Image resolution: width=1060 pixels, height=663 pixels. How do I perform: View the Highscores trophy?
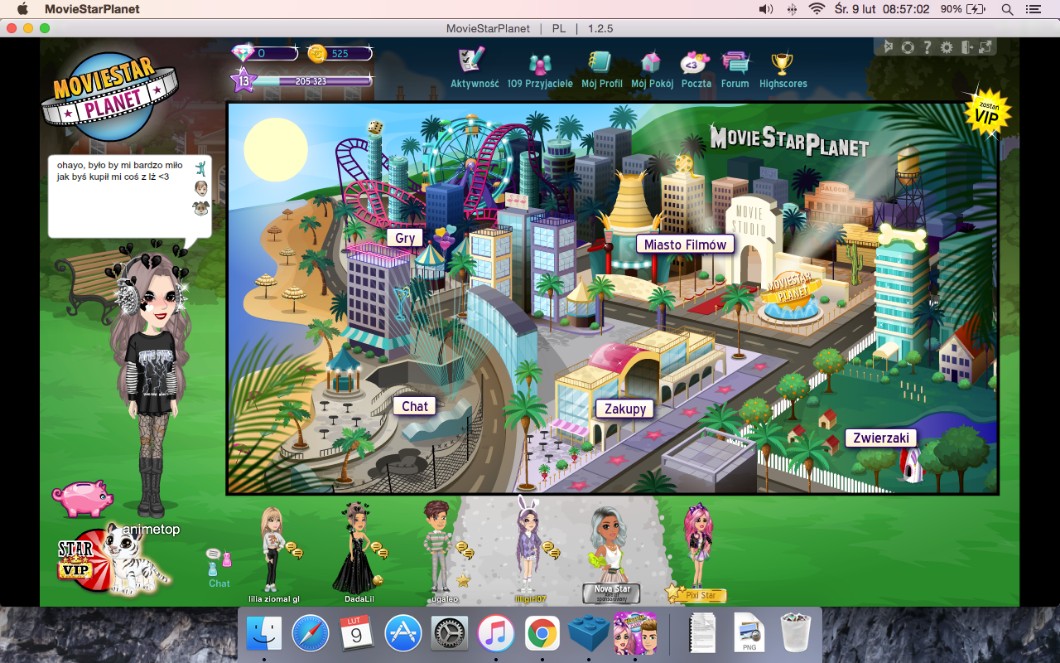coord(782,69)
